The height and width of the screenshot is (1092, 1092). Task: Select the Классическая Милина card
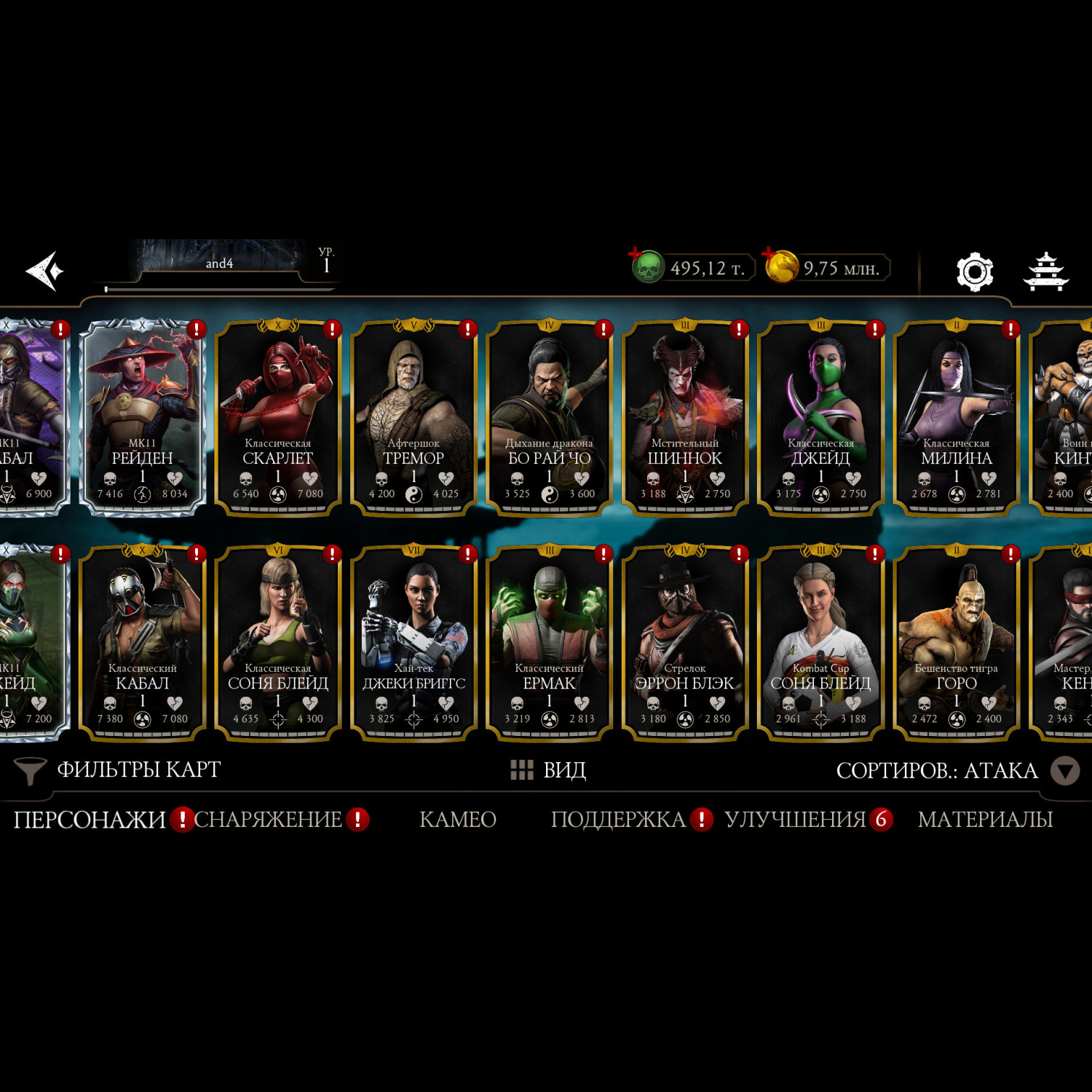tap(956, 417)
